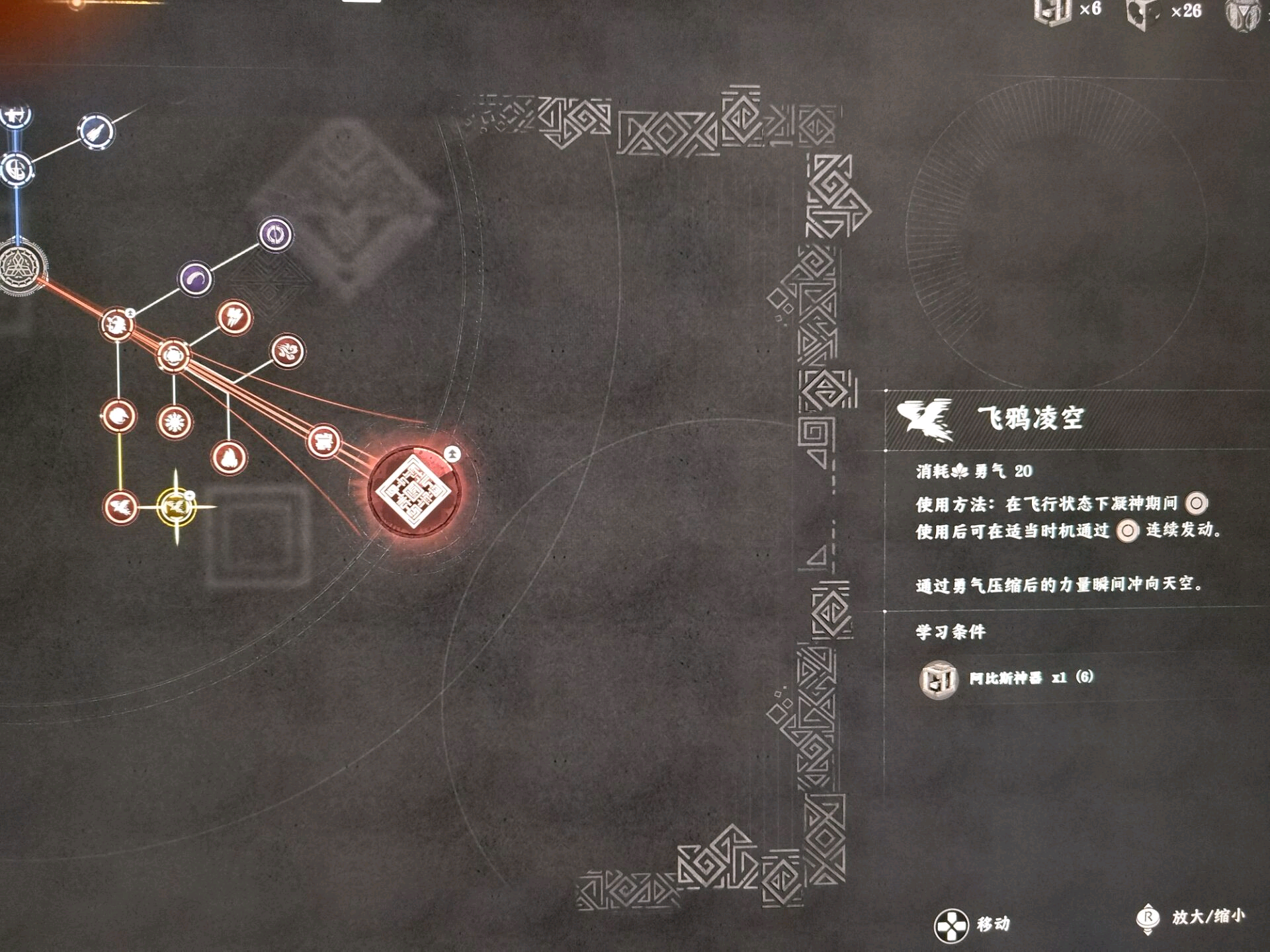Pick the red flame skill node

click(229, 457)
